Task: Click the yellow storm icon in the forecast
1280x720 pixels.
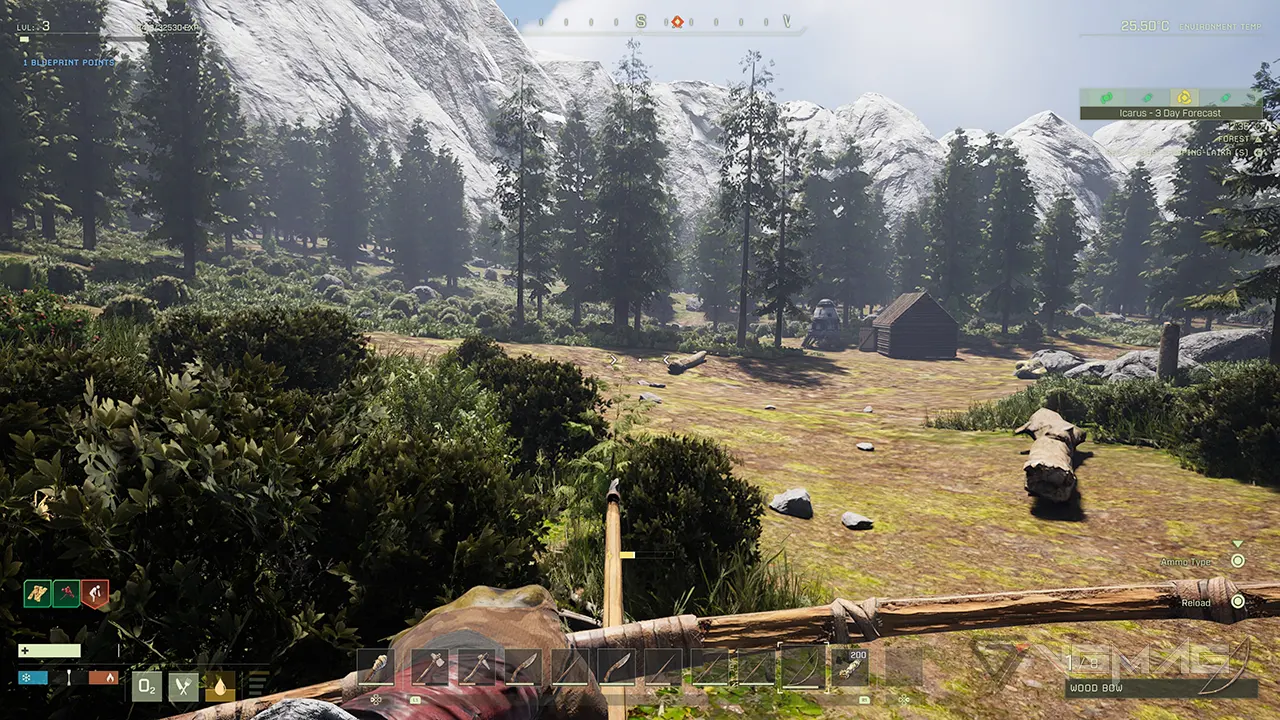Action: tap(1184, 97)
